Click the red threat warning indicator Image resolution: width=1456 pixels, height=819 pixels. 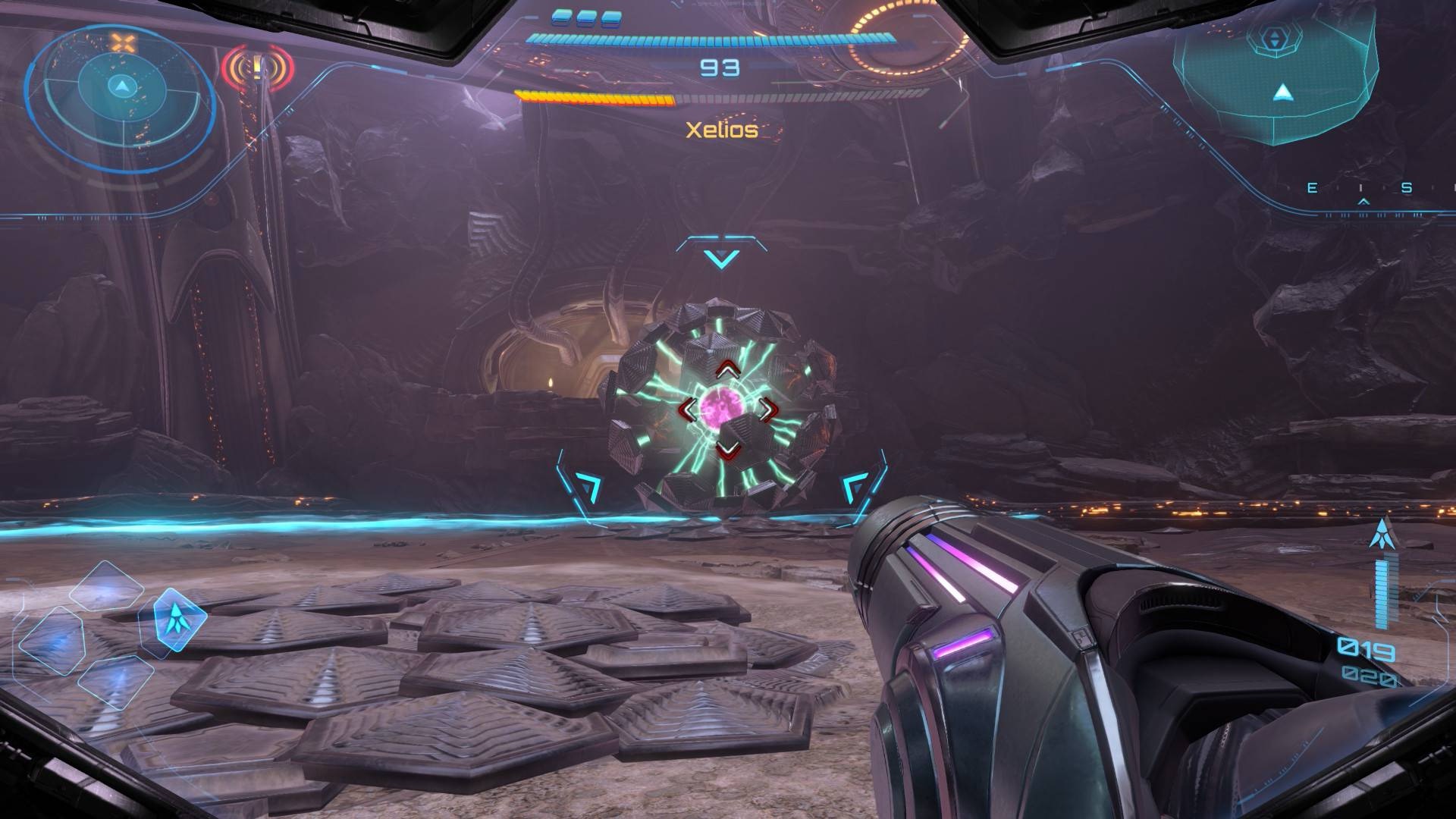258,70
